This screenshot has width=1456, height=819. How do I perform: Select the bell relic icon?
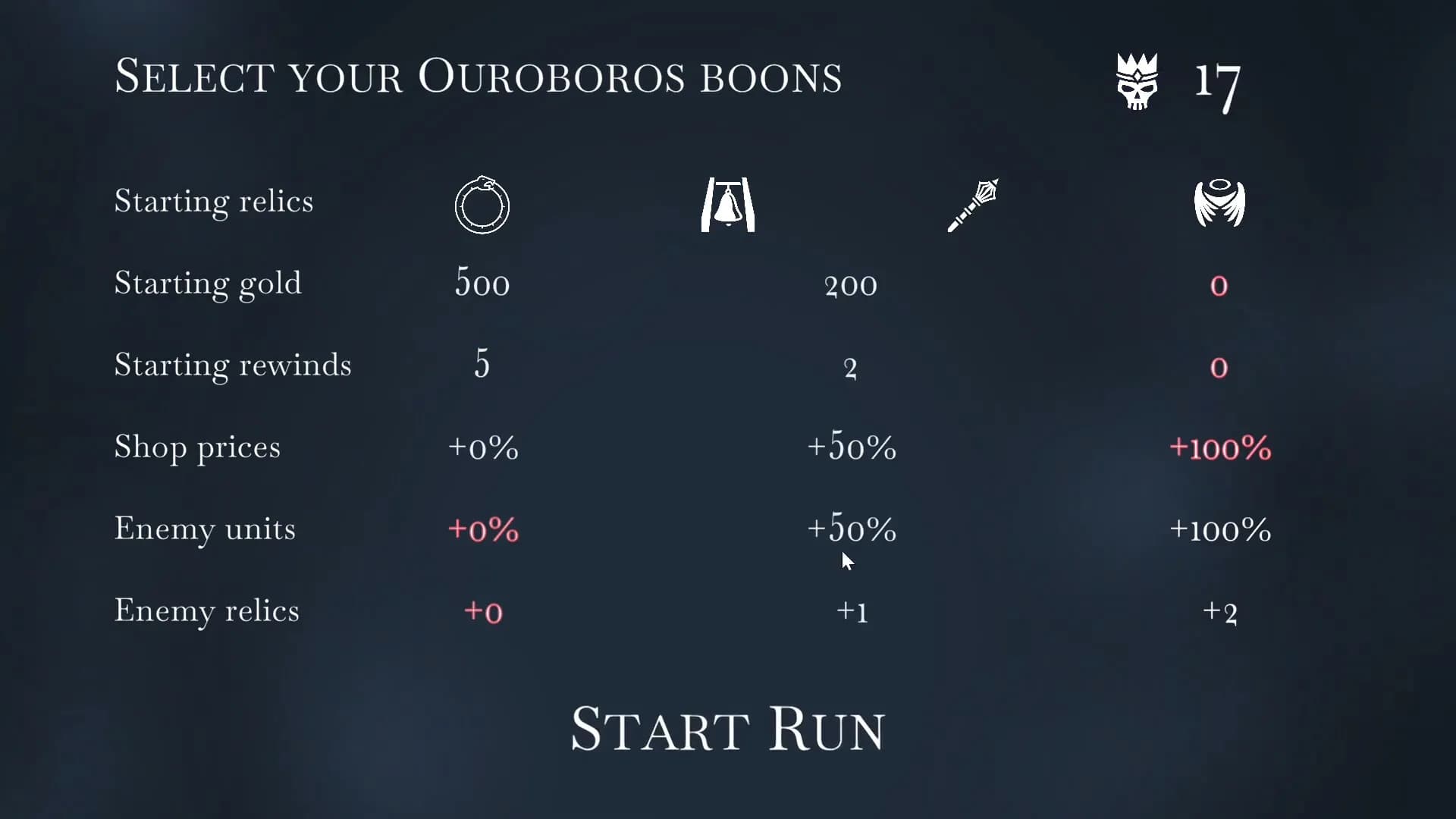[x=727, y=205]
